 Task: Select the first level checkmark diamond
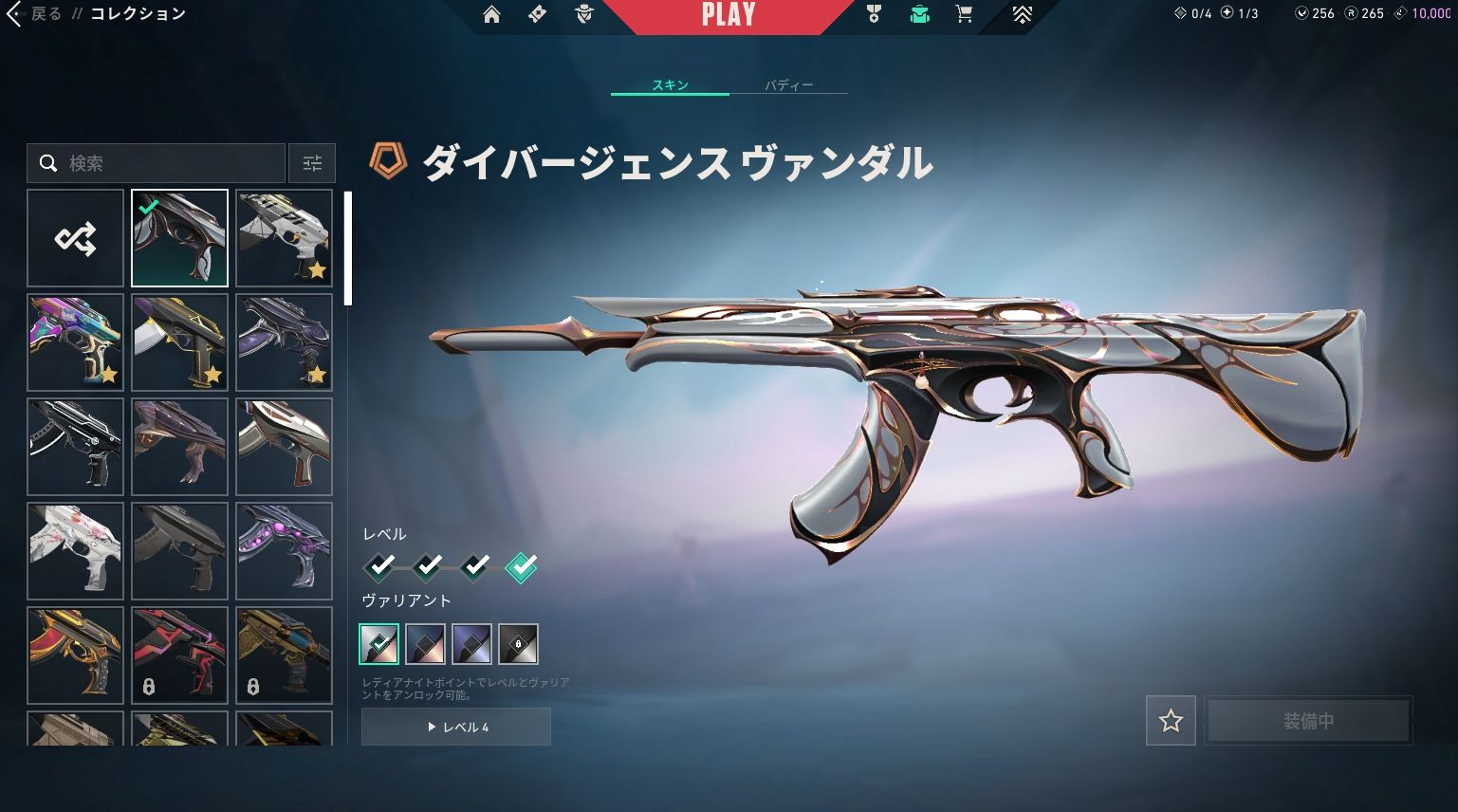pos(380,566)
